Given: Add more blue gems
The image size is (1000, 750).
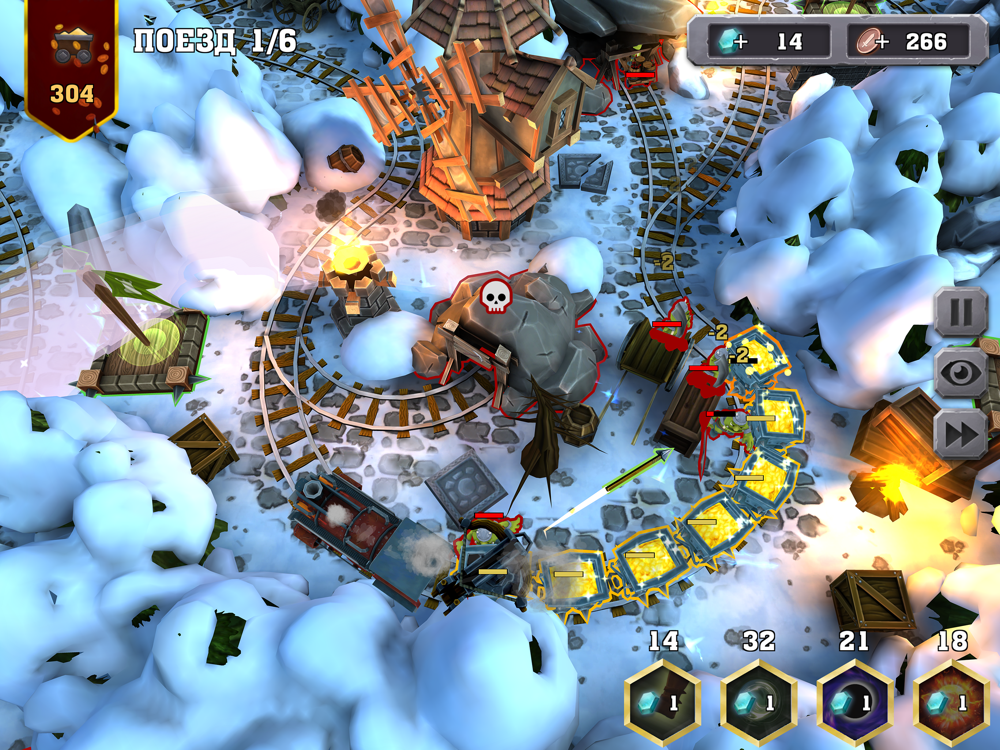Looking at the screenshot, I should [738, 41].
